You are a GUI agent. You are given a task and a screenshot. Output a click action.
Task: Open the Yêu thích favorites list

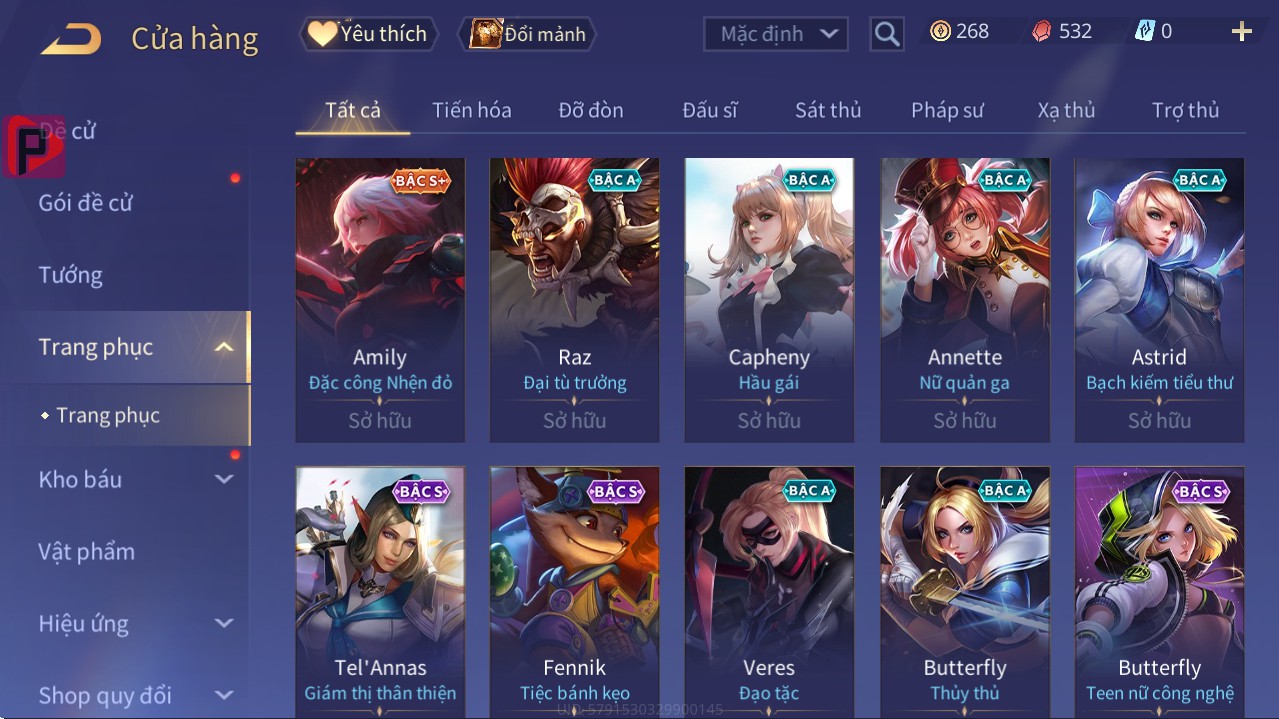pos(367,34)
